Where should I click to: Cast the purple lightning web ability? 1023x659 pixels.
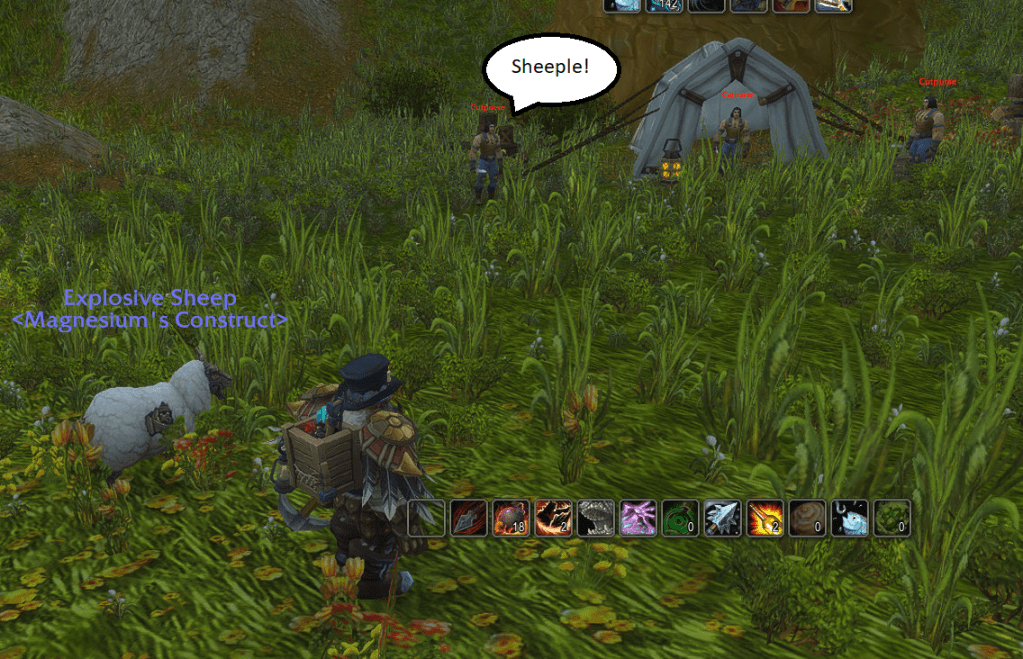click(x=637, y=518)
